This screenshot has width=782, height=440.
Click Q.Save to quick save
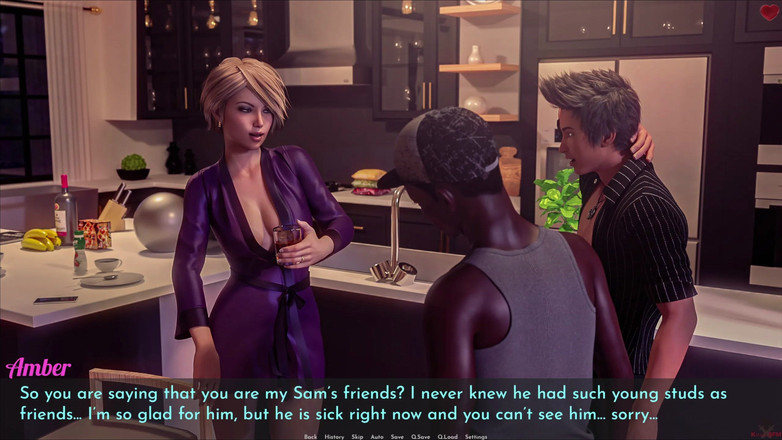(420, 437)
